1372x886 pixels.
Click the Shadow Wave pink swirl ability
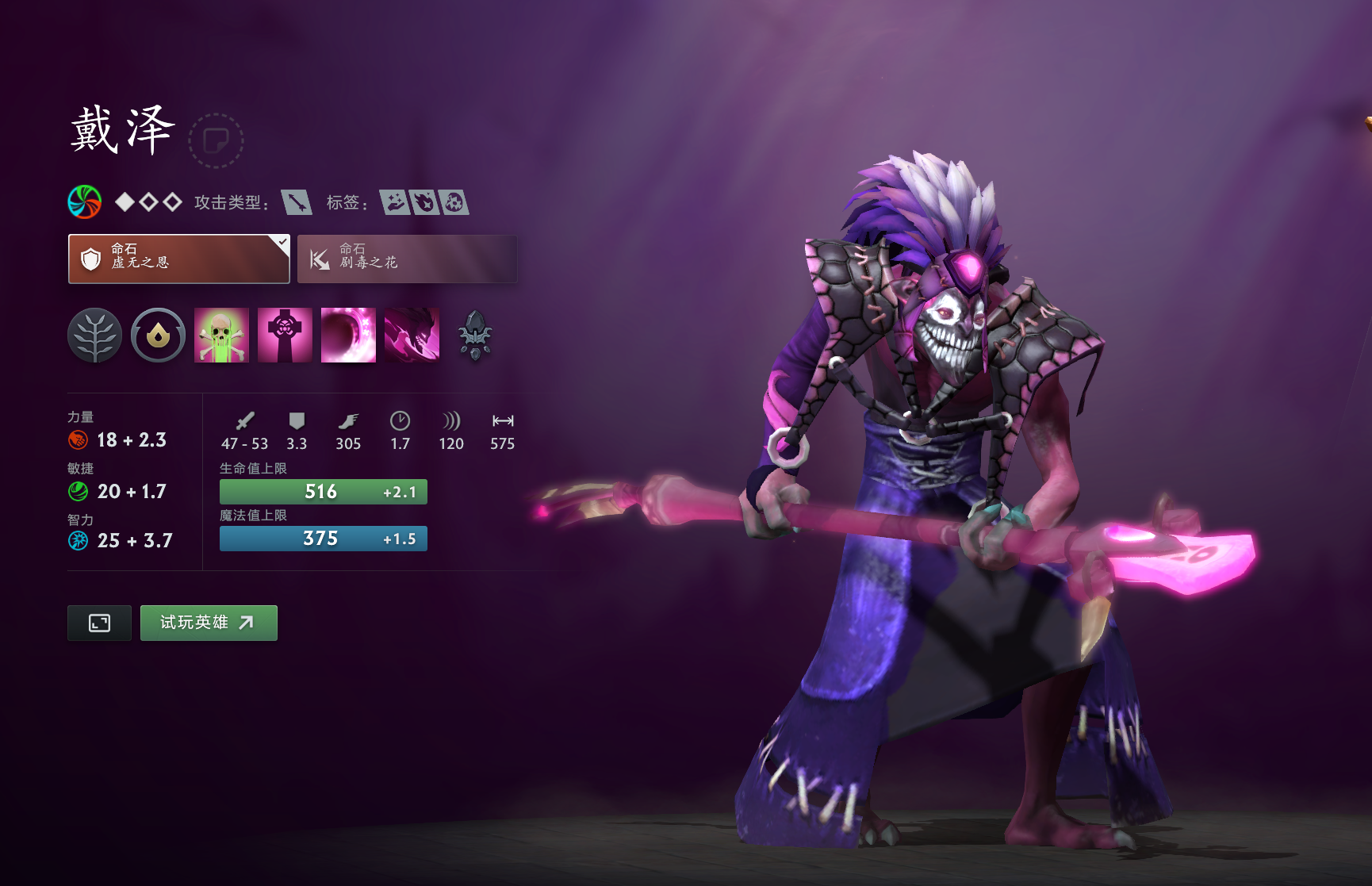348,336
